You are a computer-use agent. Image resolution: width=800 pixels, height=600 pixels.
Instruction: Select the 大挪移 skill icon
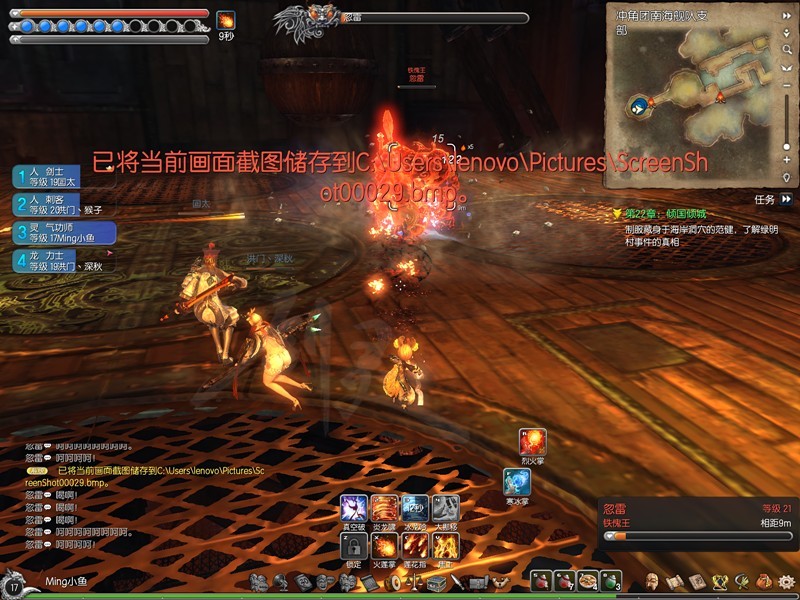tap(446, 507)
